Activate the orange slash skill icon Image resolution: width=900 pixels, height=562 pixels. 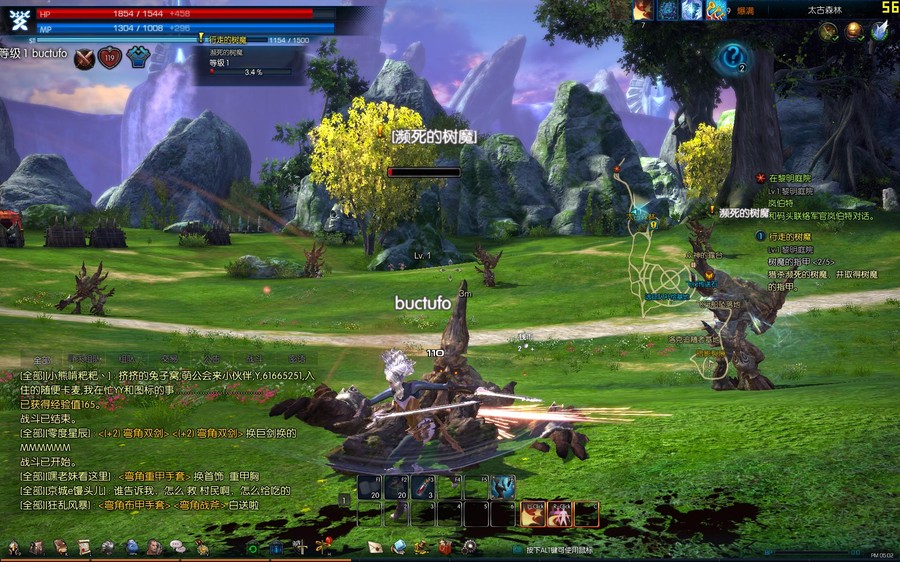(x=533, y=513)
